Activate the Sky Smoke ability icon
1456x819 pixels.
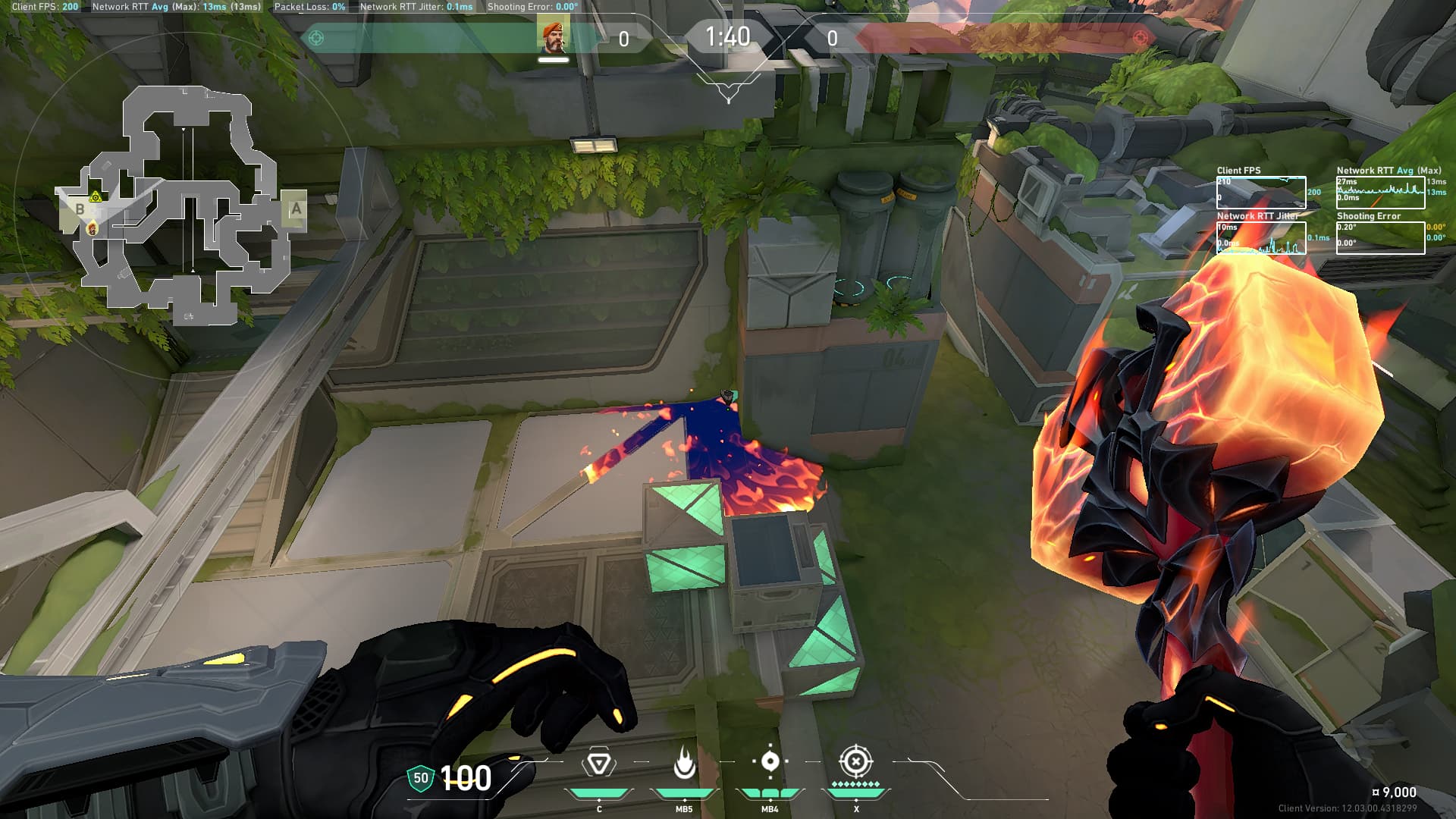pyautogui.click(x=770, y=761)
